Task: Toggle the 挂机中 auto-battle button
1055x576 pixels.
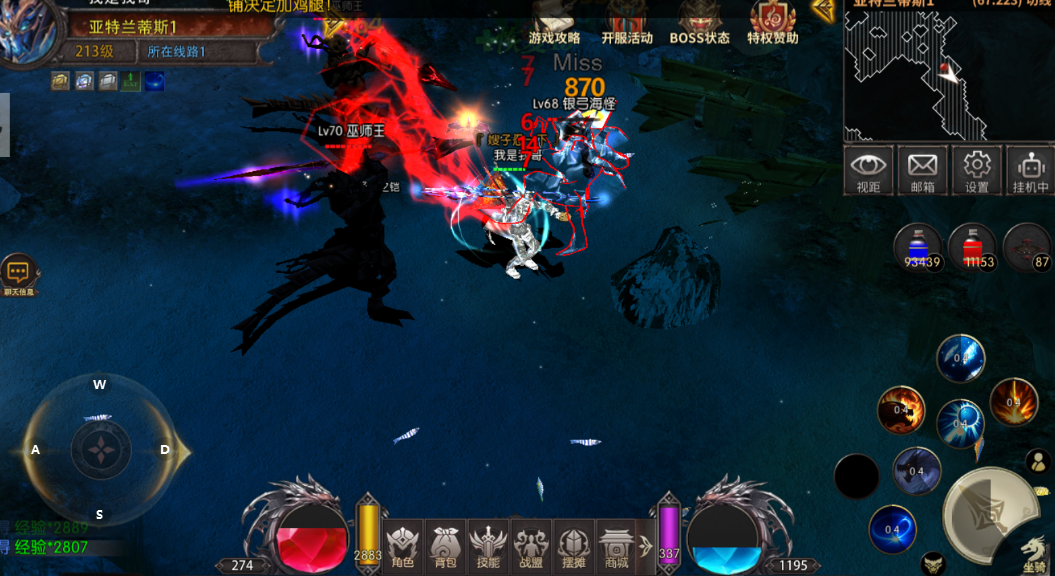Action: pos(1029,171)
